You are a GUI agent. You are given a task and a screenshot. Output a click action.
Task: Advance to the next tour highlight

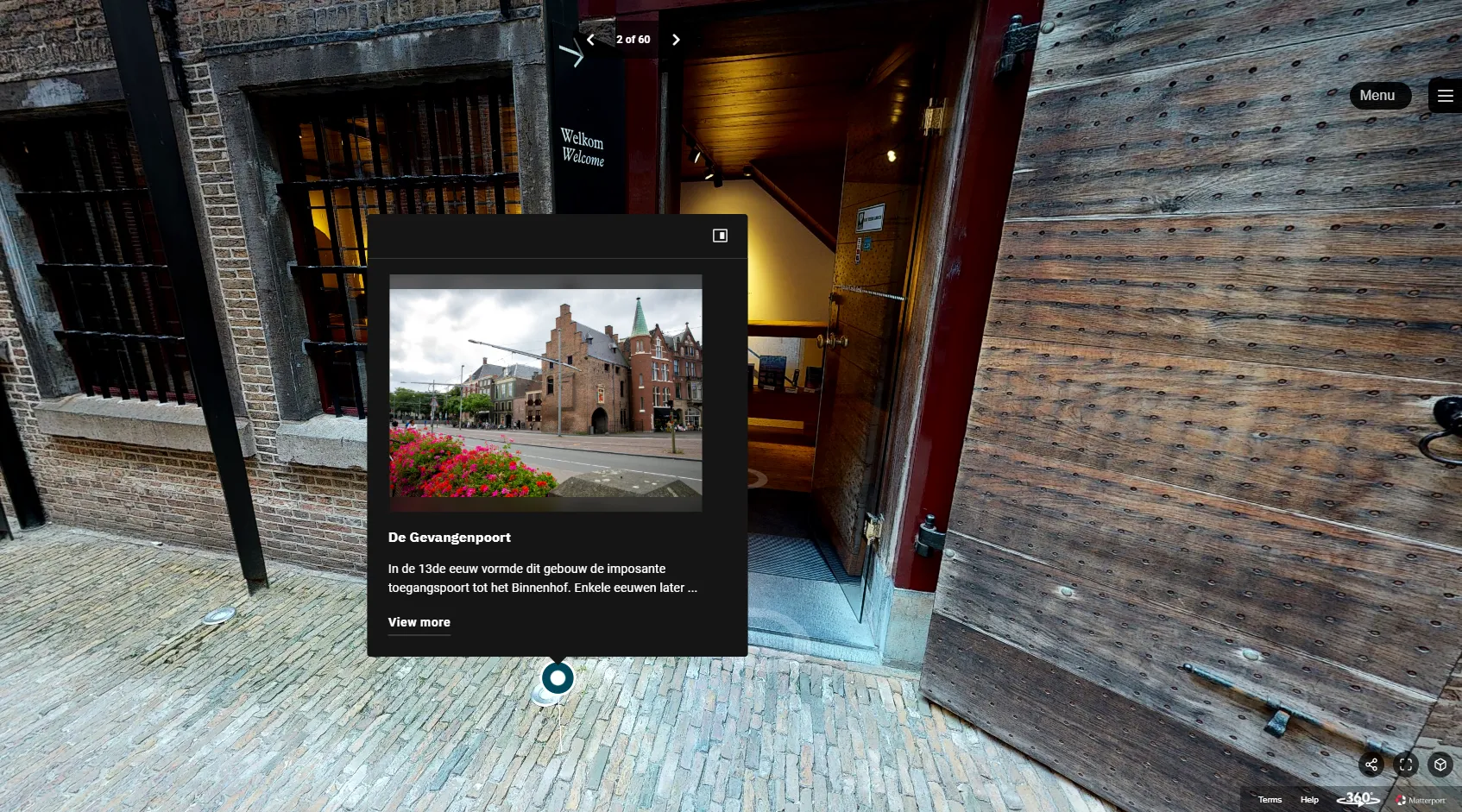point(676,40)
